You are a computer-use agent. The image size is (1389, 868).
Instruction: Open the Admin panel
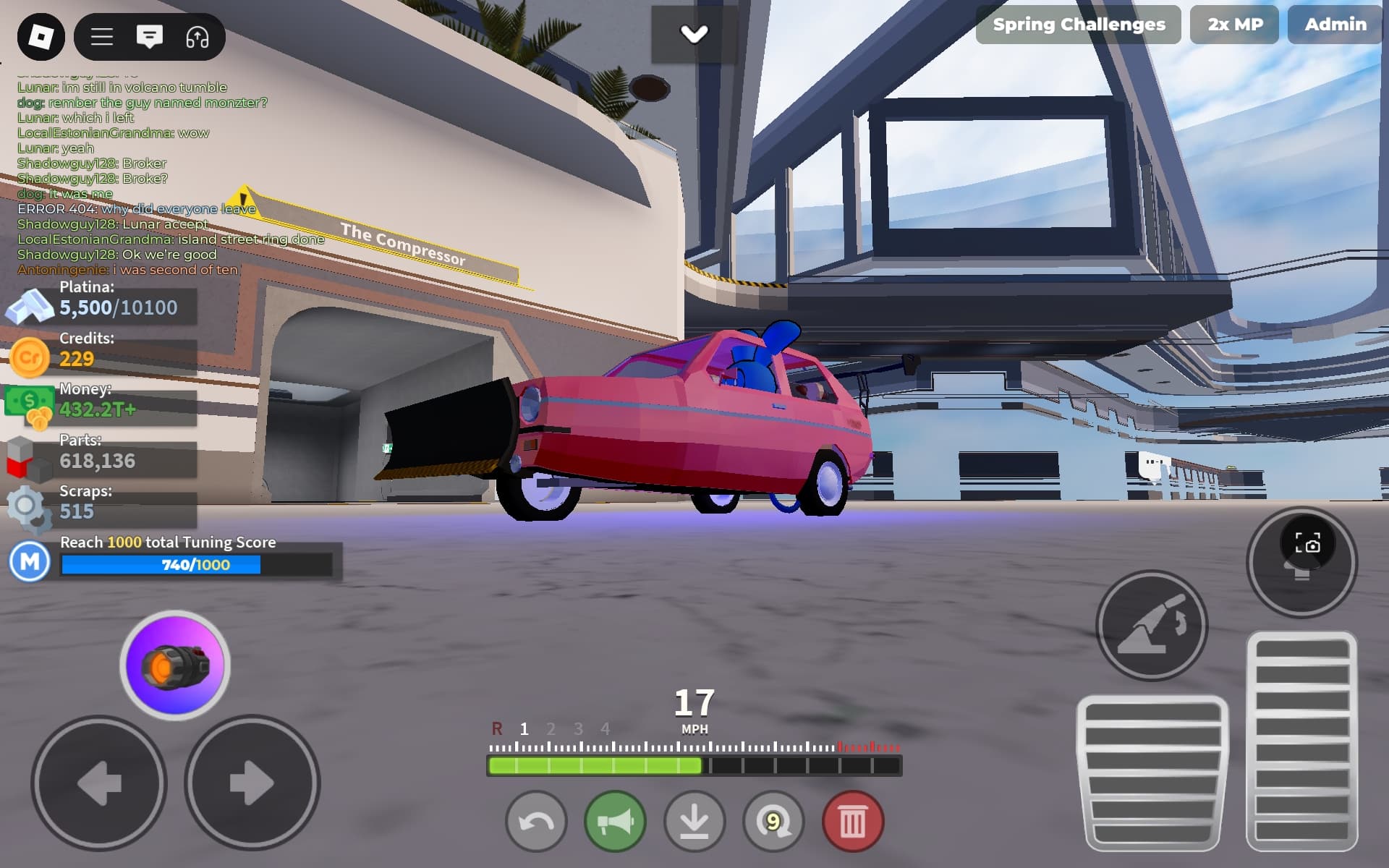point(1335,25)
